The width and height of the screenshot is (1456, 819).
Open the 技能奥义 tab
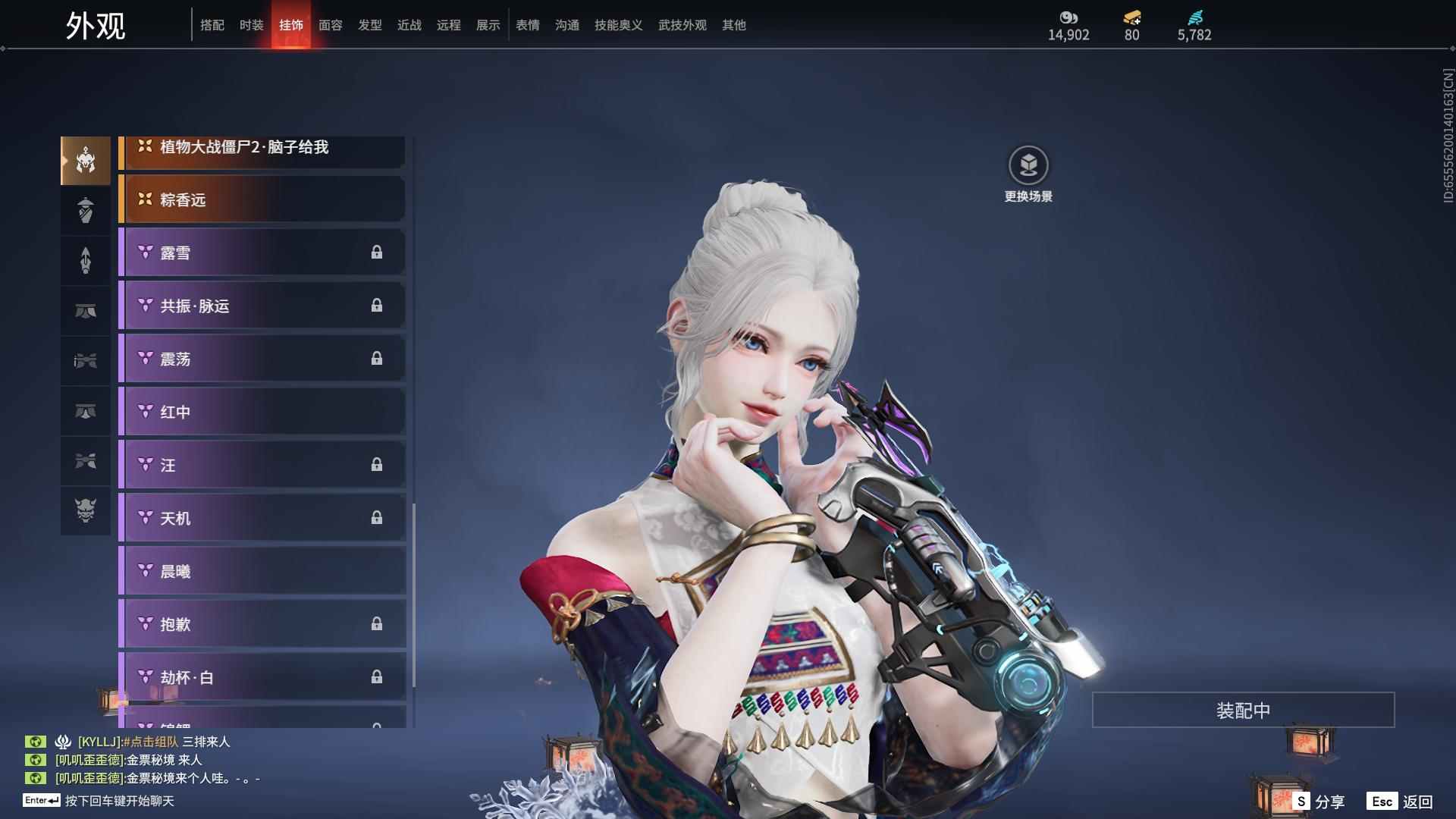click(x=618, y=25)
